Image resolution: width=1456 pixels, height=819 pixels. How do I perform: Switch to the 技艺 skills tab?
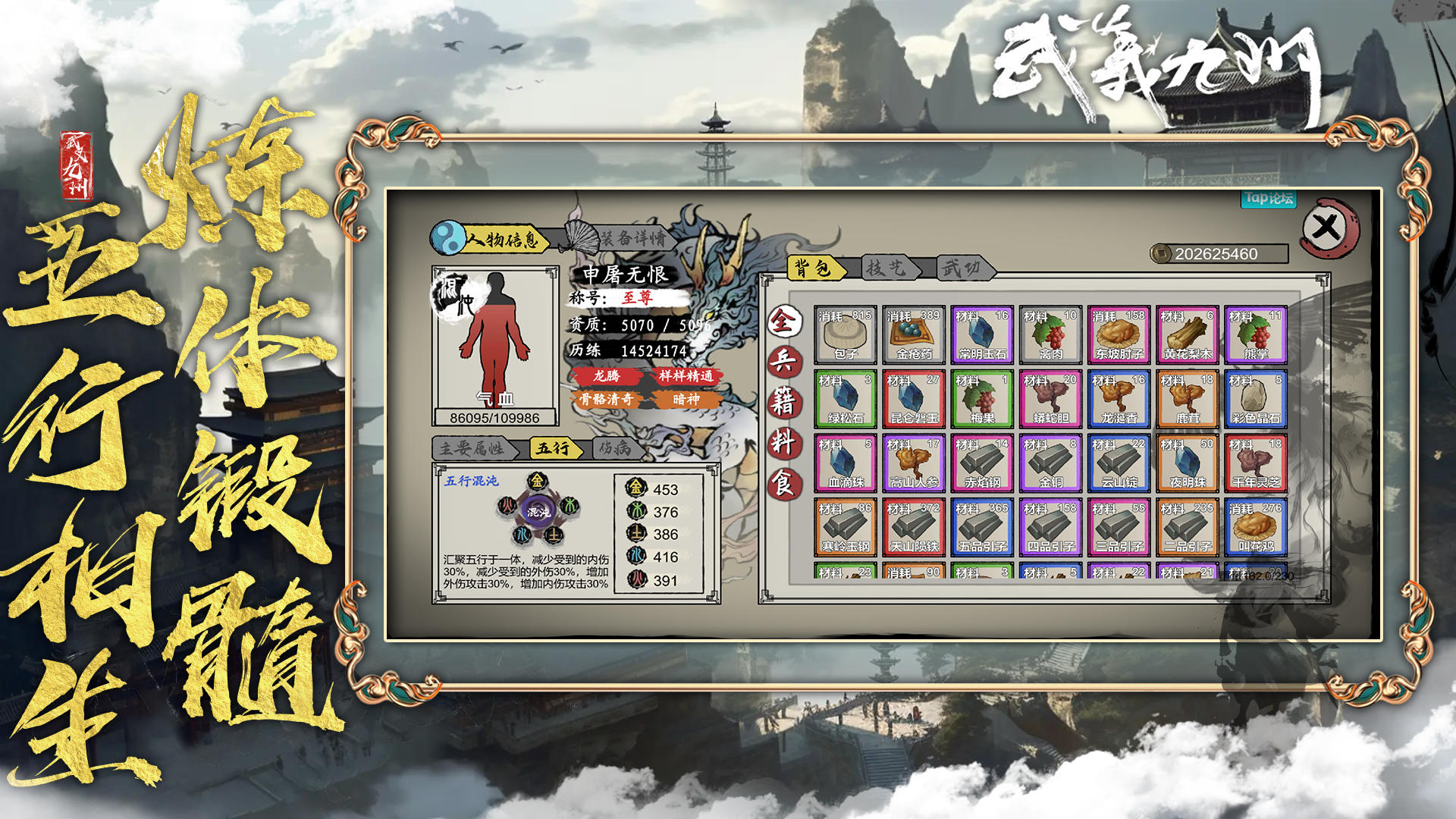886,268
